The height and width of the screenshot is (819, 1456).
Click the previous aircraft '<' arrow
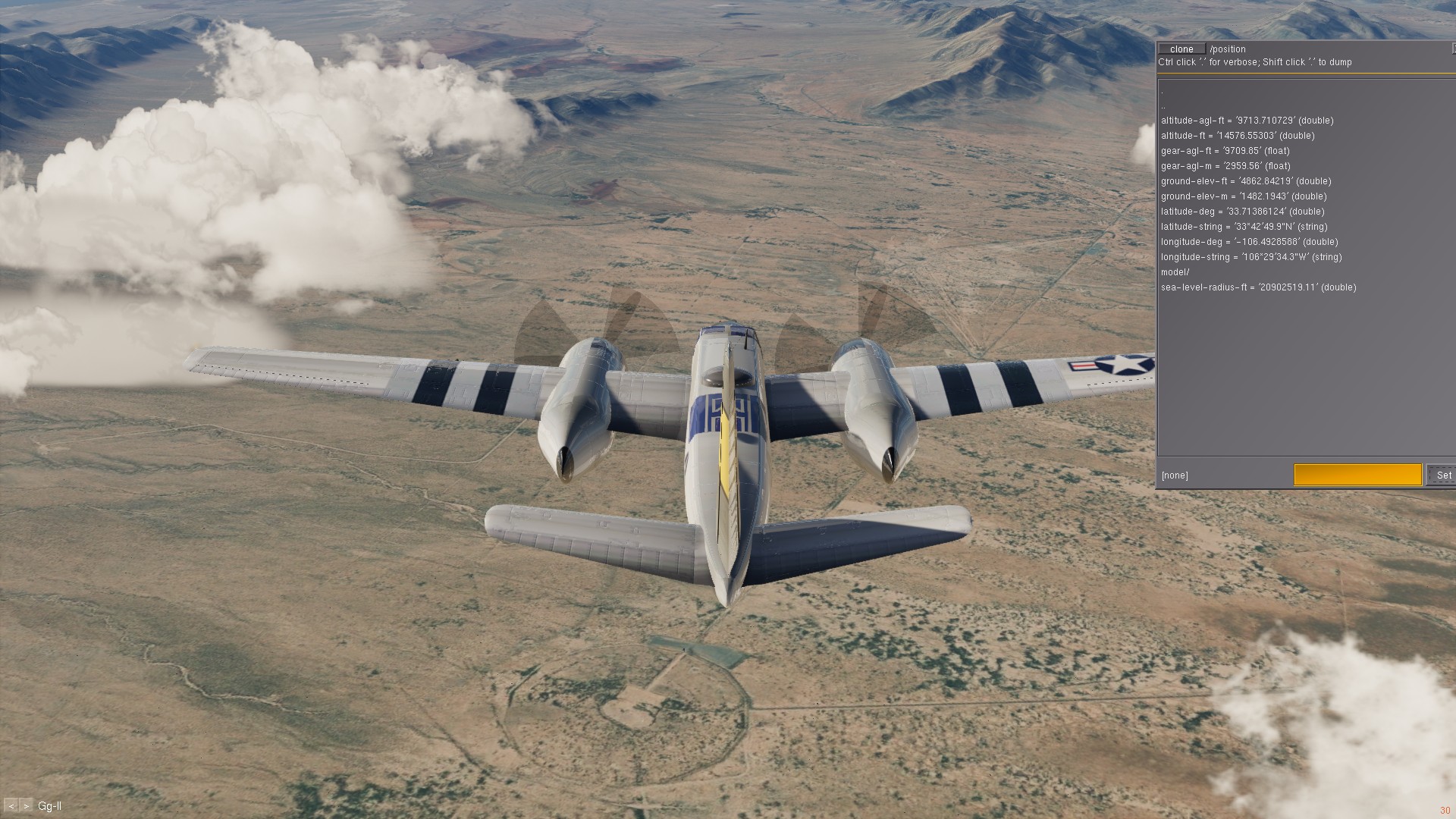click(x=11, y=806)
